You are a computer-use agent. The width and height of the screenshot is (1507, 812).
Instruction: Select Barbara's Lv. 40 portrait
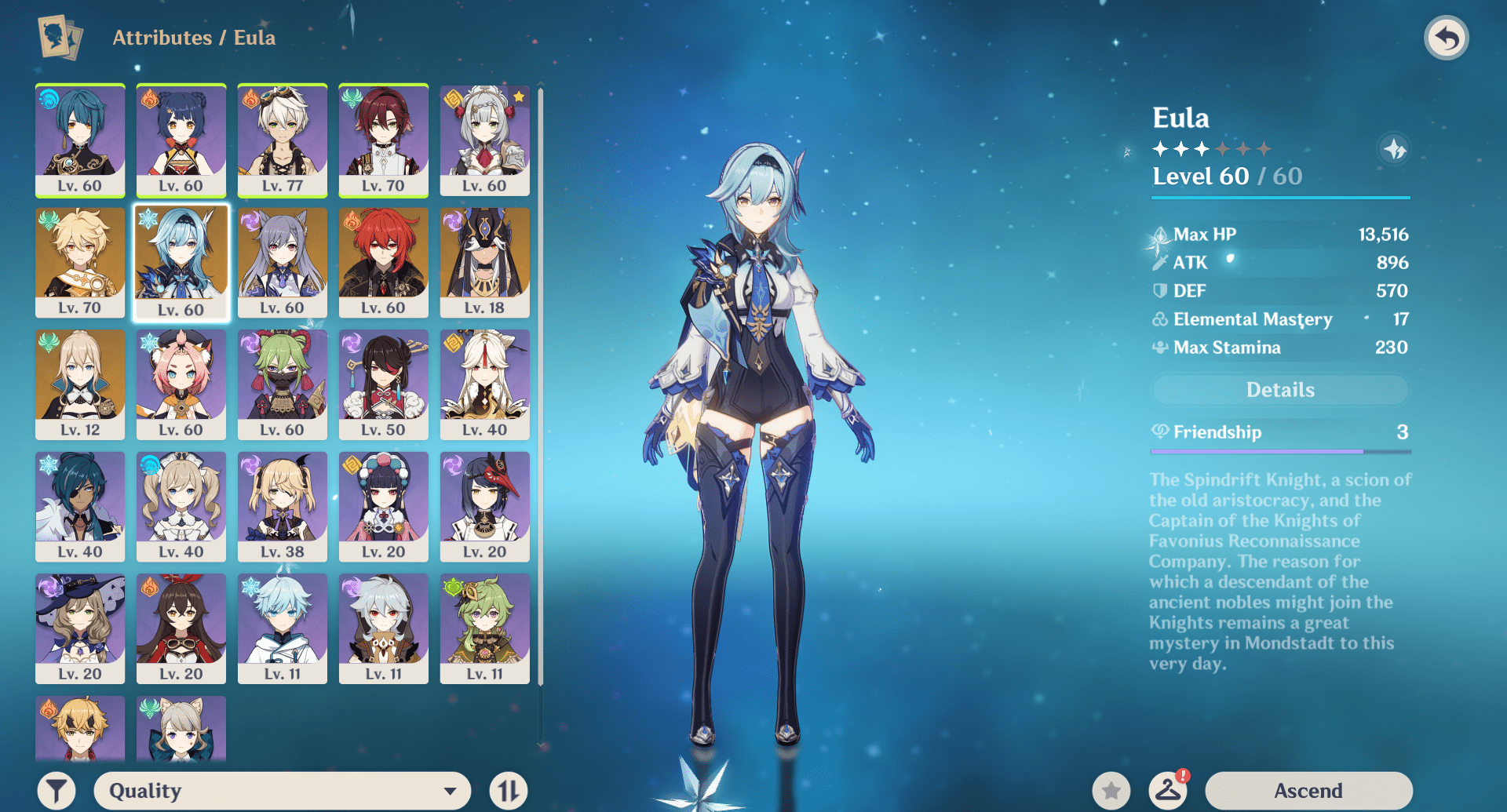point(181,506)
